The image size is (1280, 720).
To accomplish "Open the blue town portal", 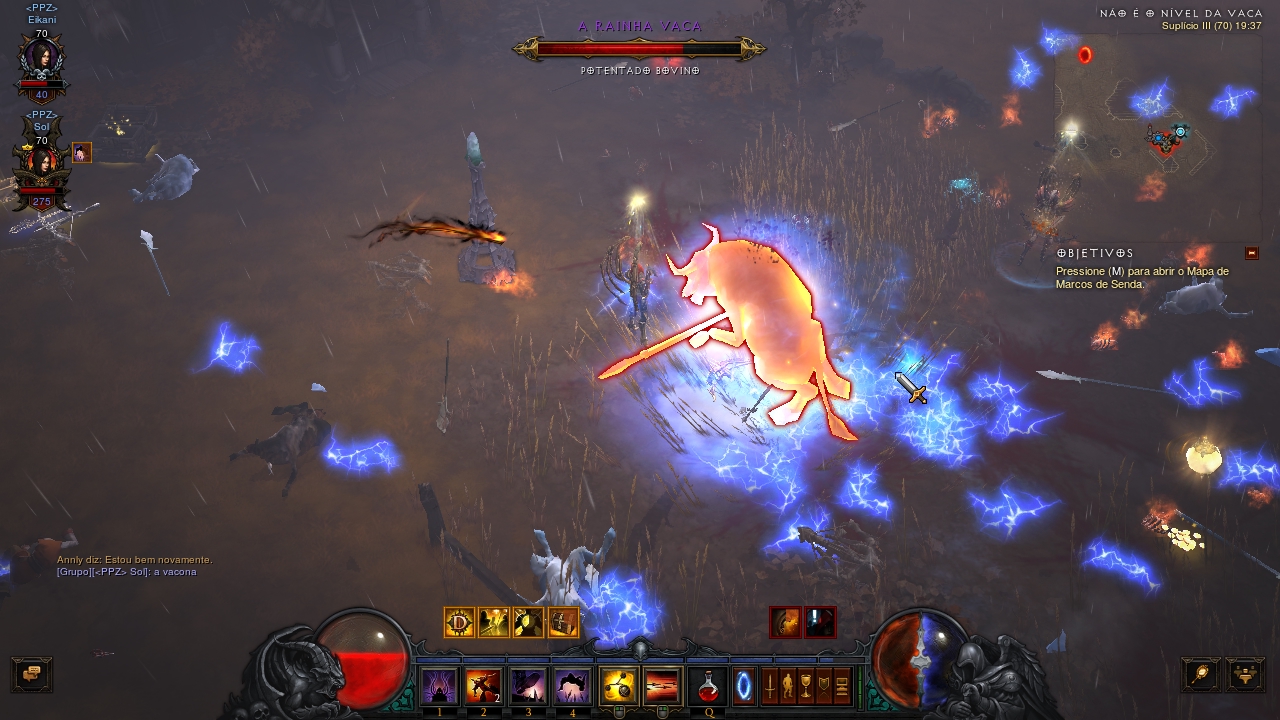I will click(746, 686).
